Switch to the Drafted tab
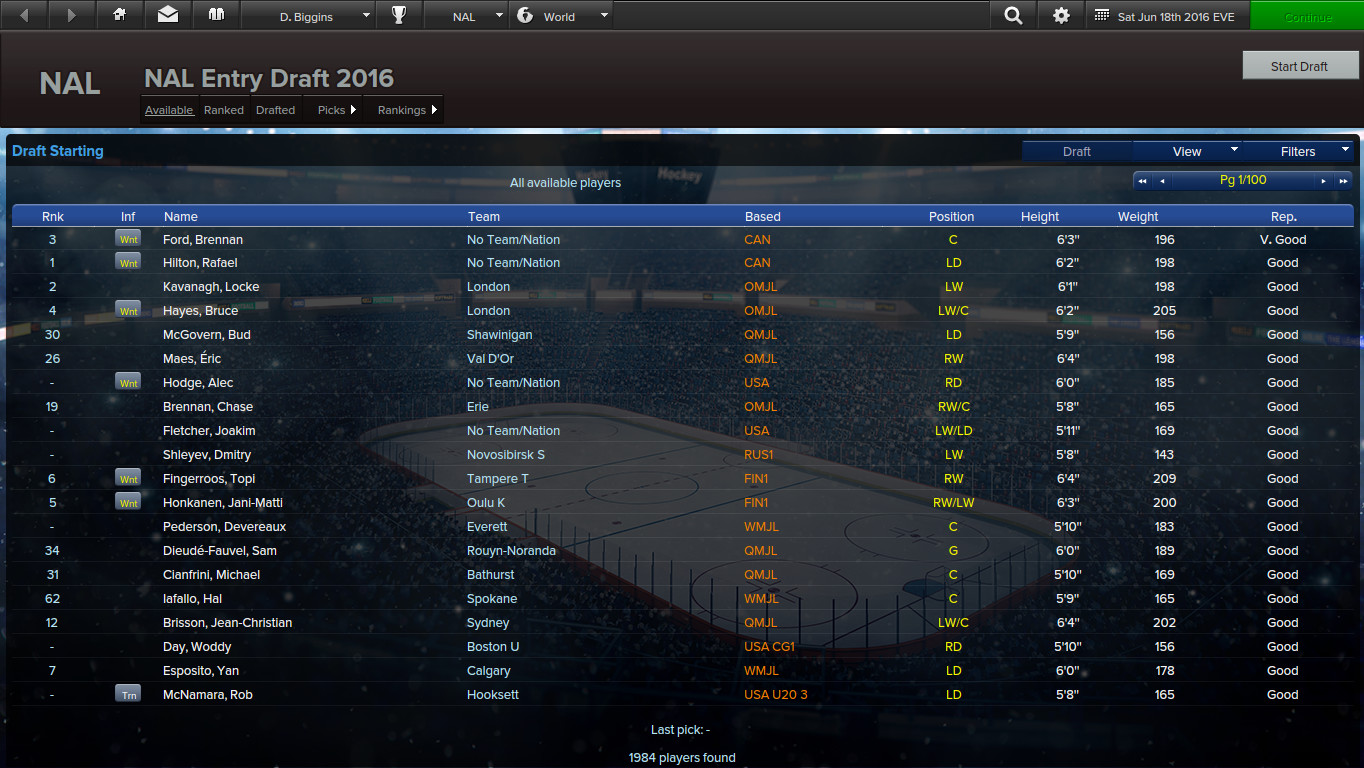Viewport: 1364px width, 768px height. [x=275, y=110]
